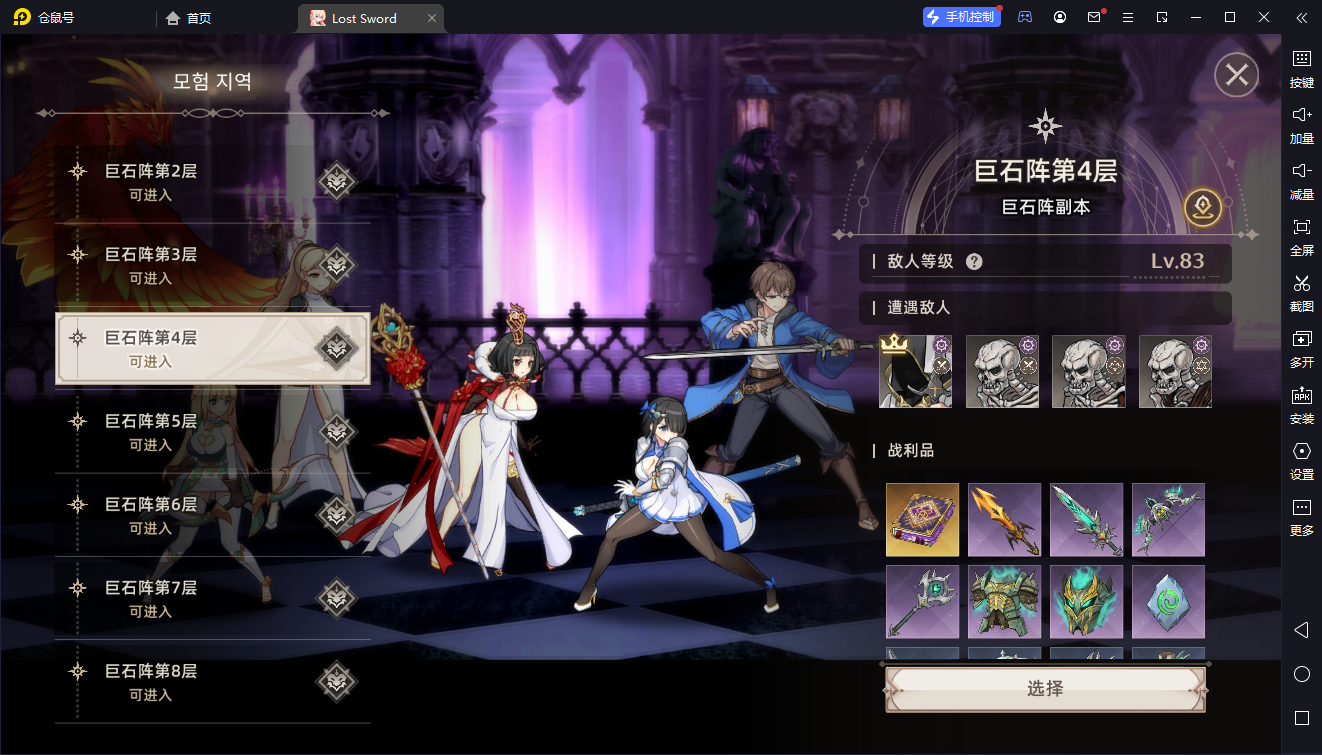Select the 巨石阵第2层 stage row
Screen dimensions: 1322x755
(212, 182)
